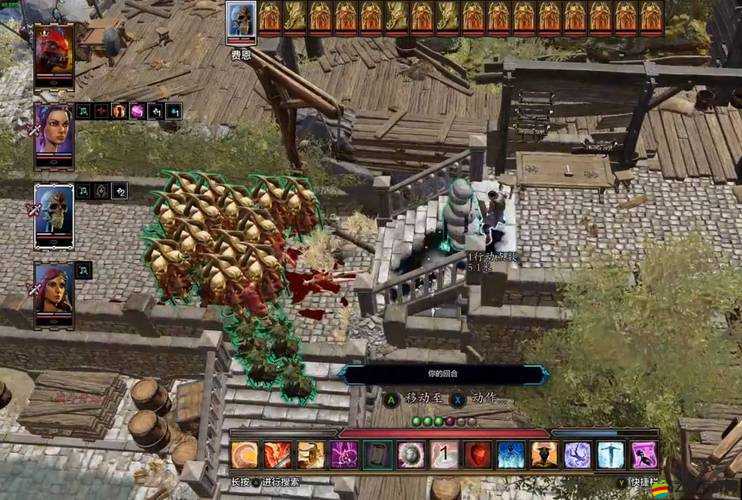Activate the purple swirl skill icon

coord(577,455)
